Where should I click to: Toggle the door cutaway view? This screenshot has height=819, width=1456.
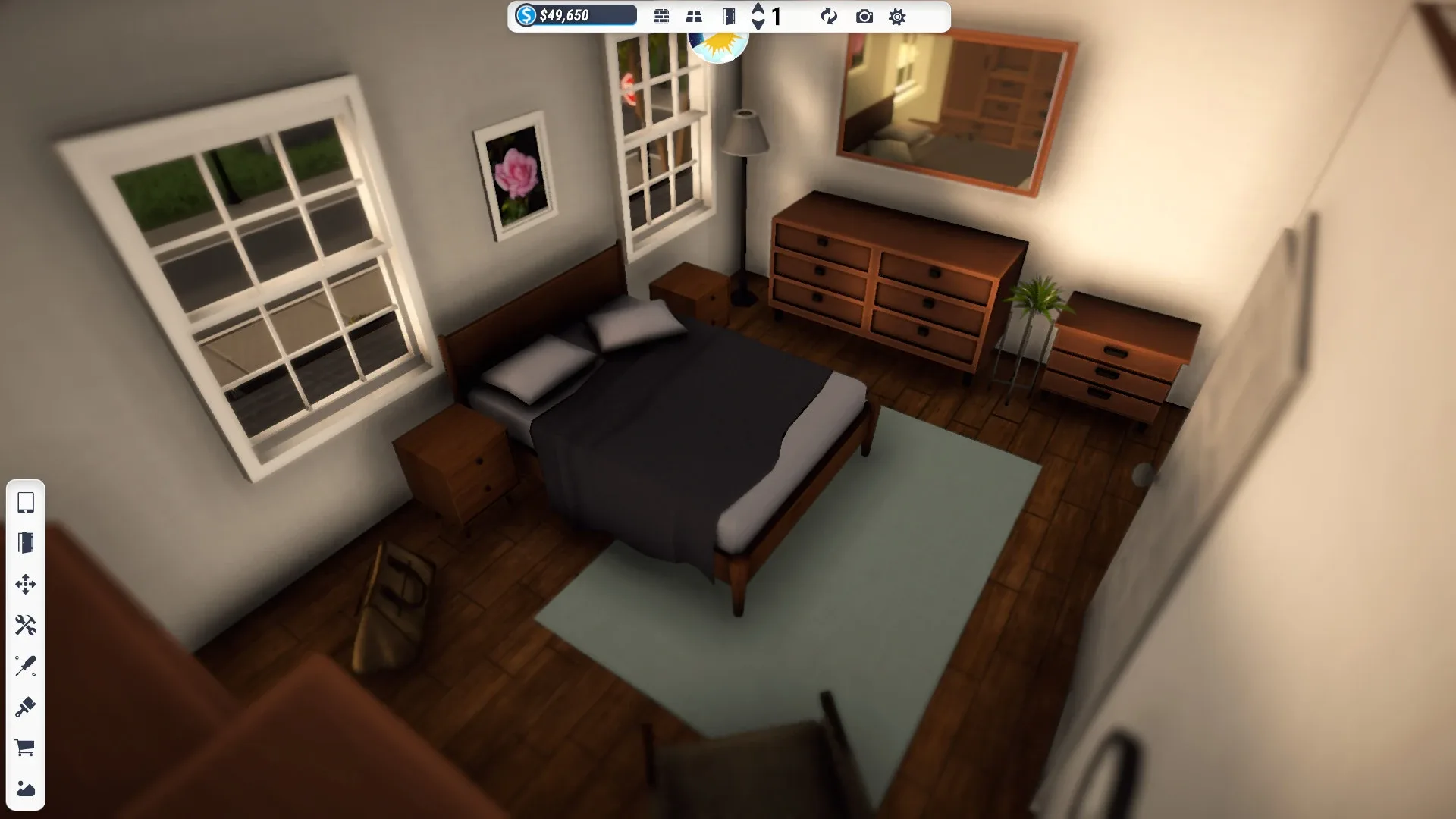click(729, 16)
